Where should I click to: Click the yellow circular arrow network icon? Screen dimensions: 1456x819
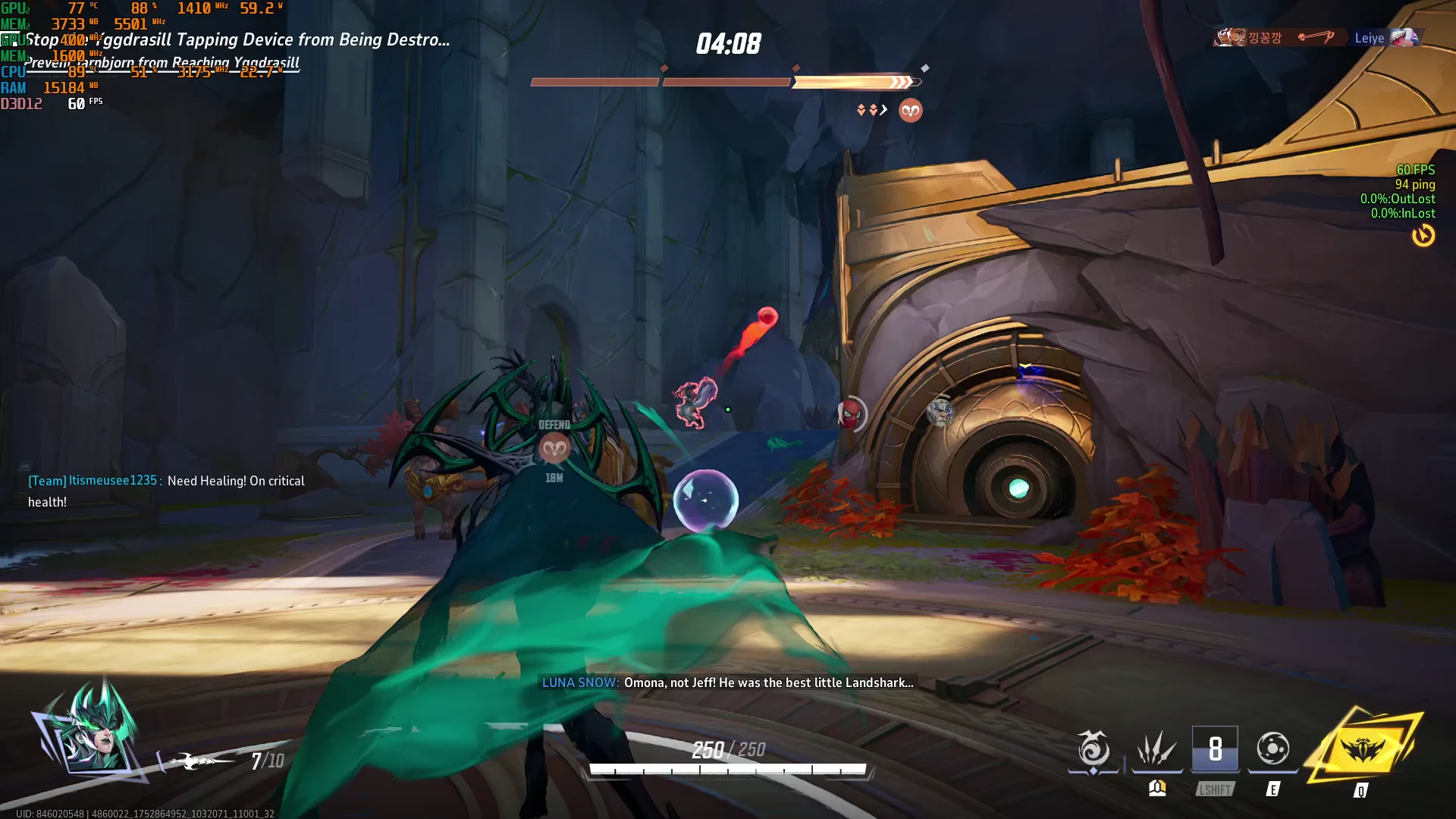pos(1423,236)
